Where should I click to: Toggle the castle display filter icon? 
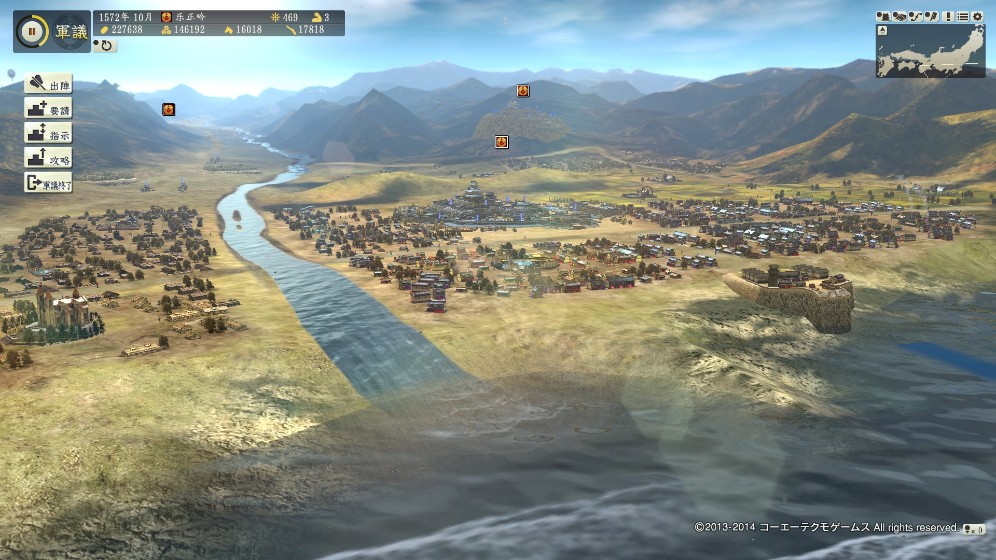click(884, 16)
